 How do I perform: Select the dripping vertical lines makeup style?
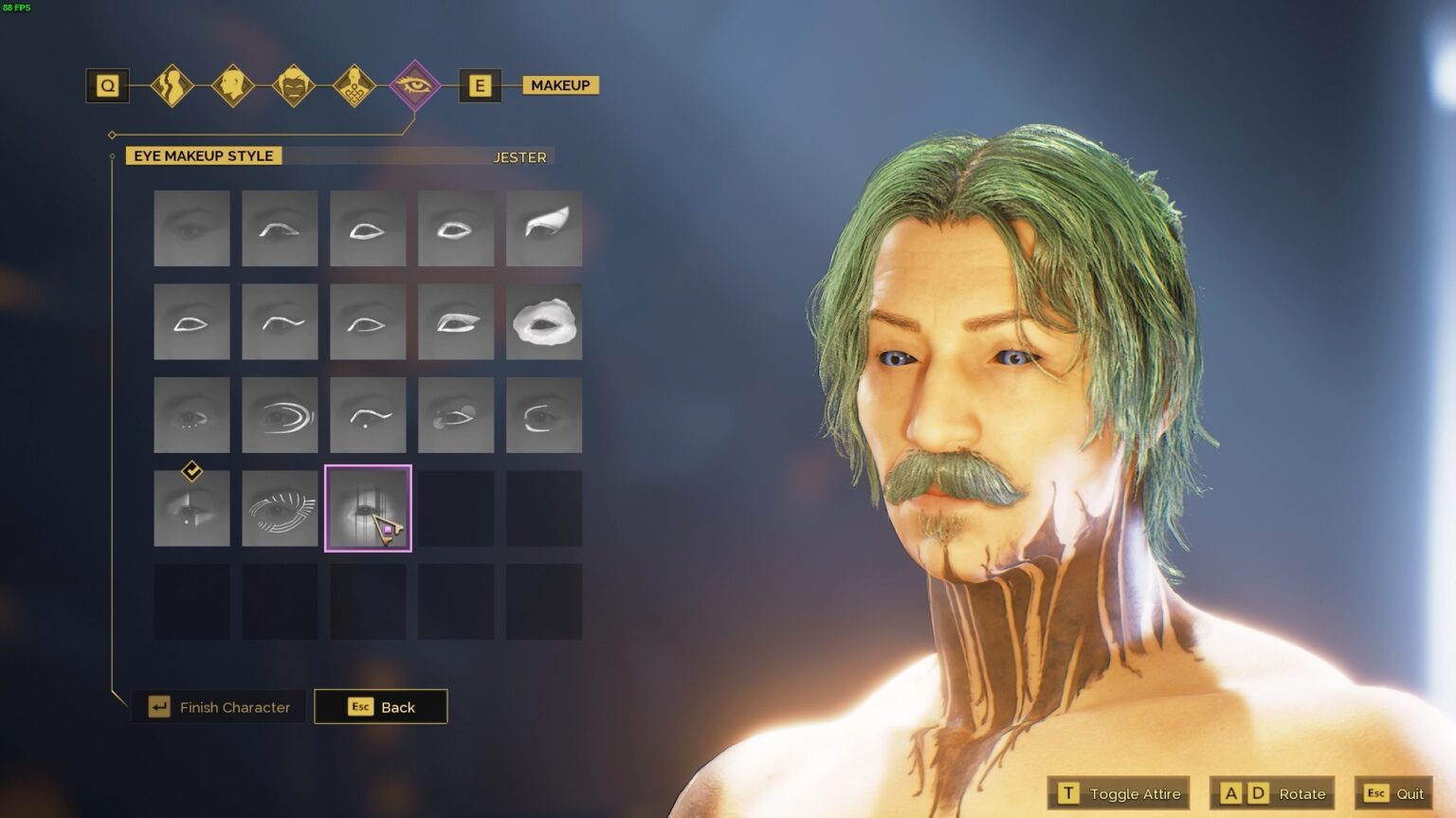click(x=368, y=506)
